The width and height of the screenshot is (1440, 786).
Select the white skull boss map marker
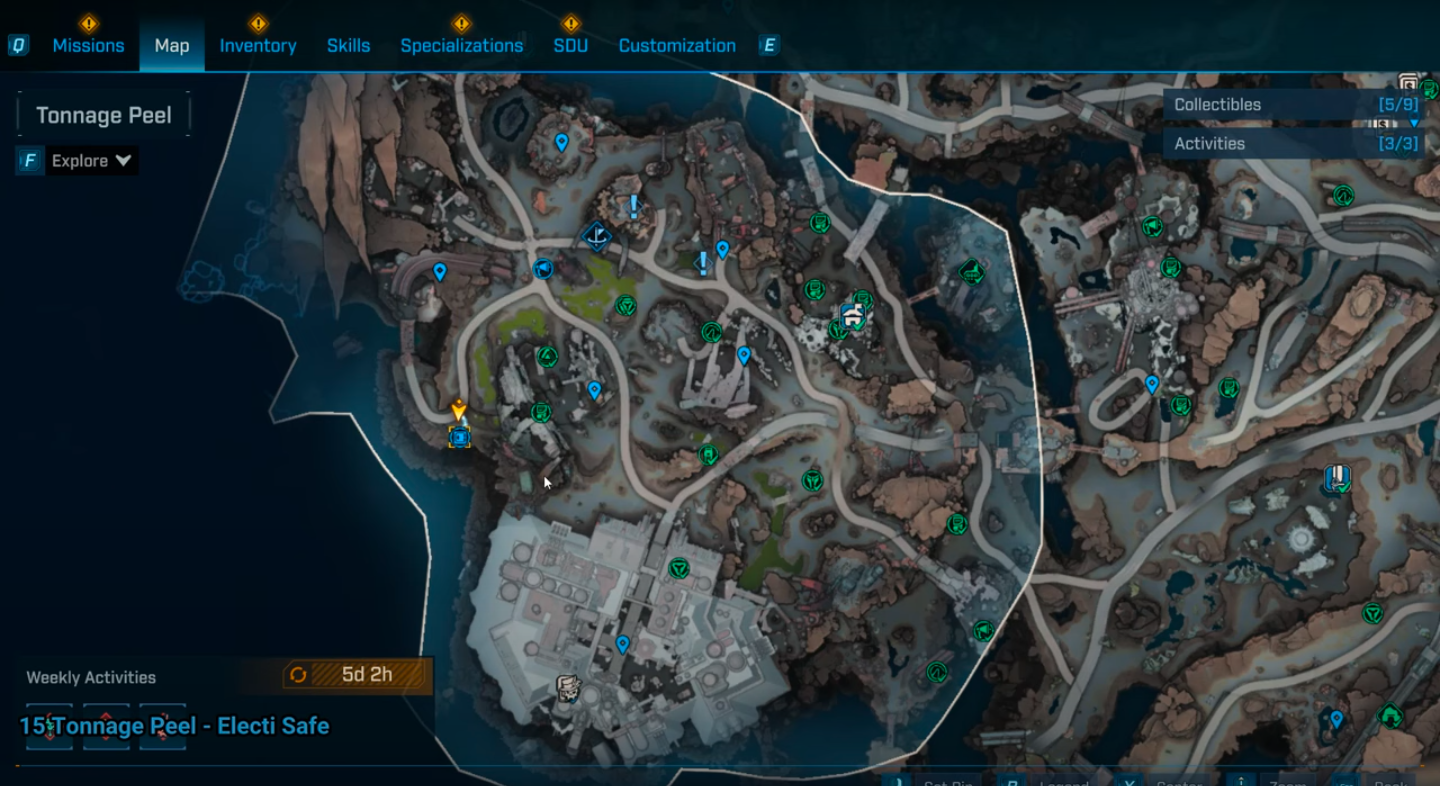pyautogui.click(x=569, y=688)
